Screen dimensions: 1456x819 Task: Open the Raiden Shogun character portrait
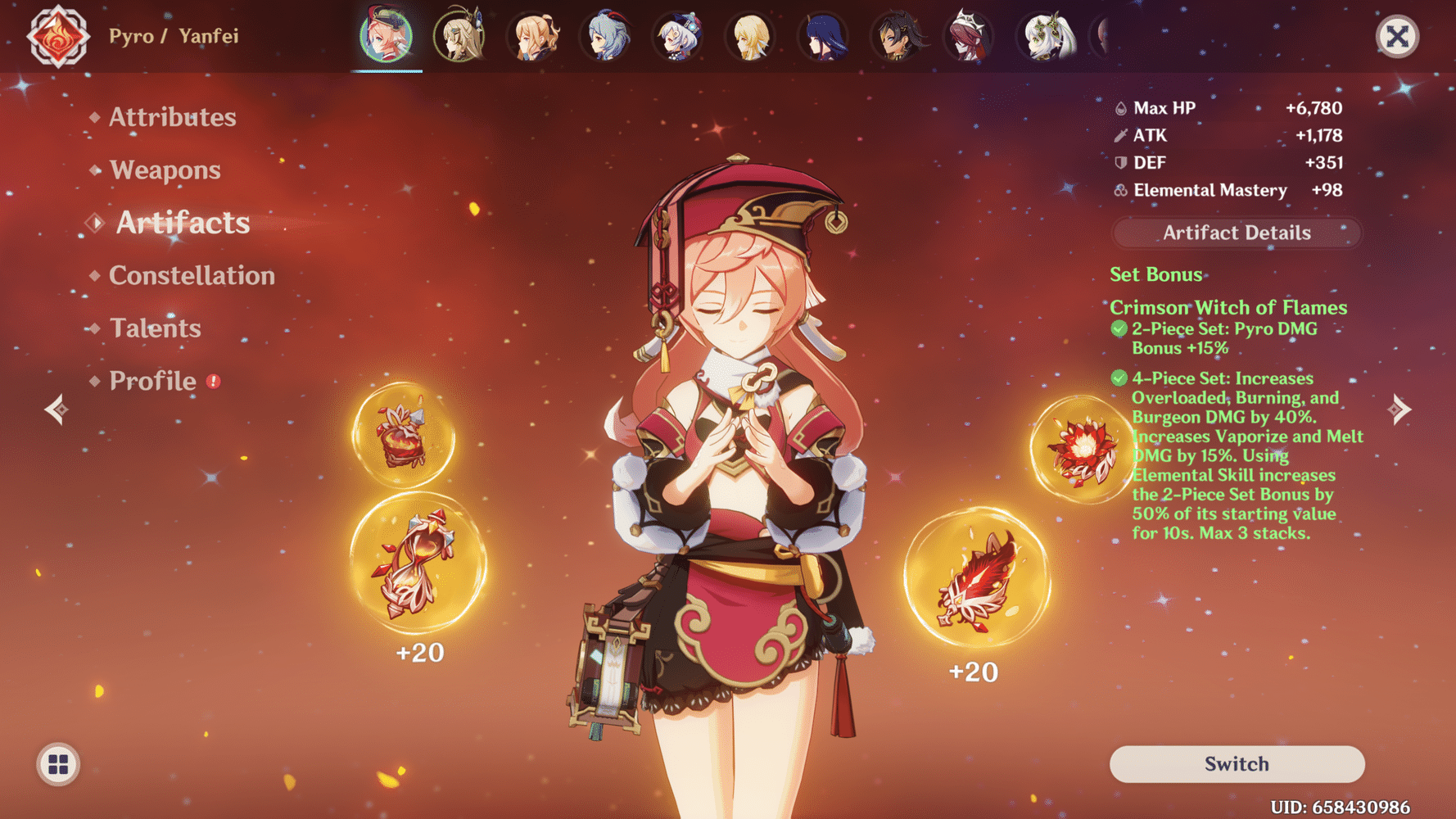823,37
